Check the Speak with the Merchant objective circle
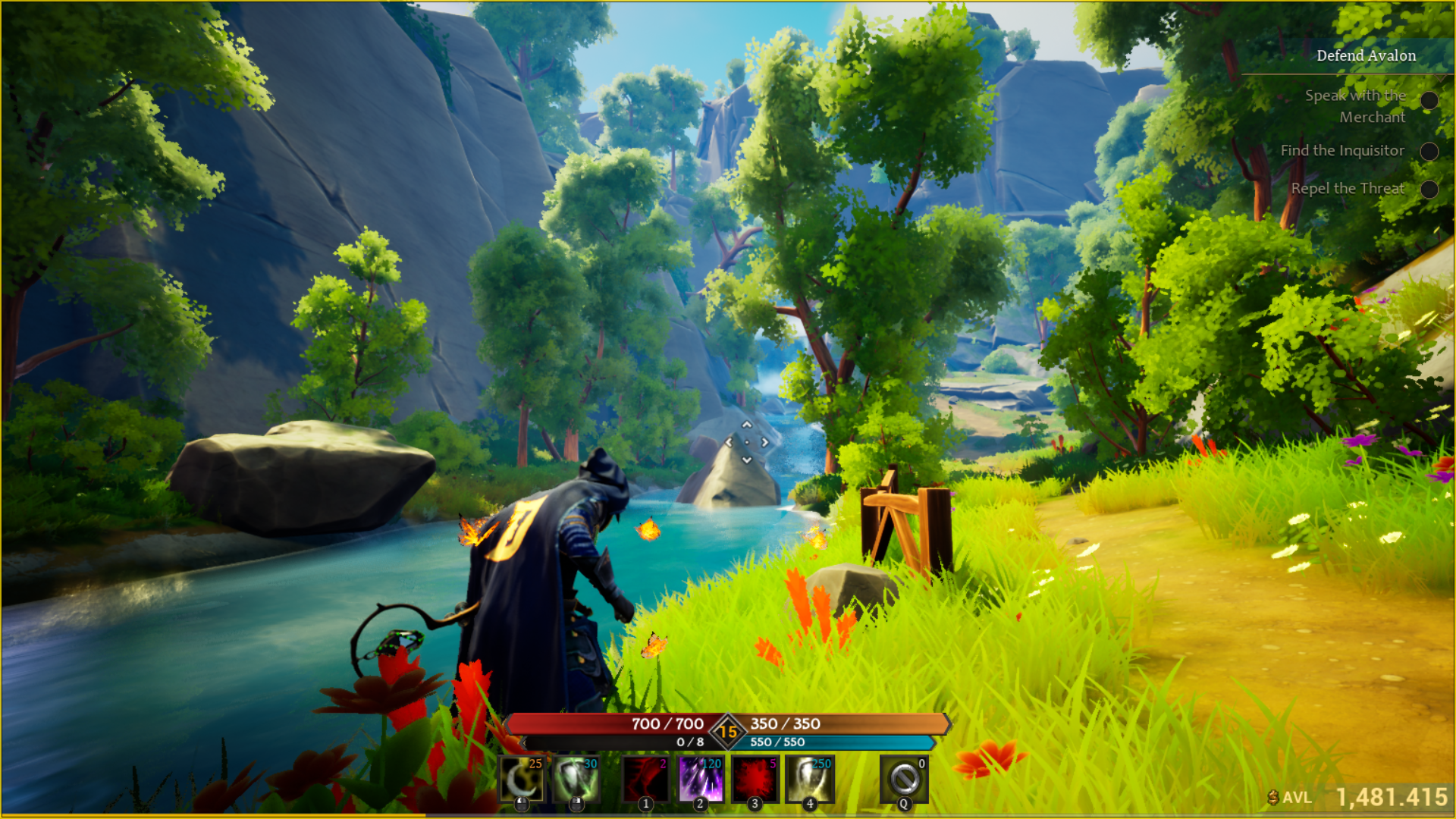Viewport: 1456px width, 819px height. [x=1431, y=99]
